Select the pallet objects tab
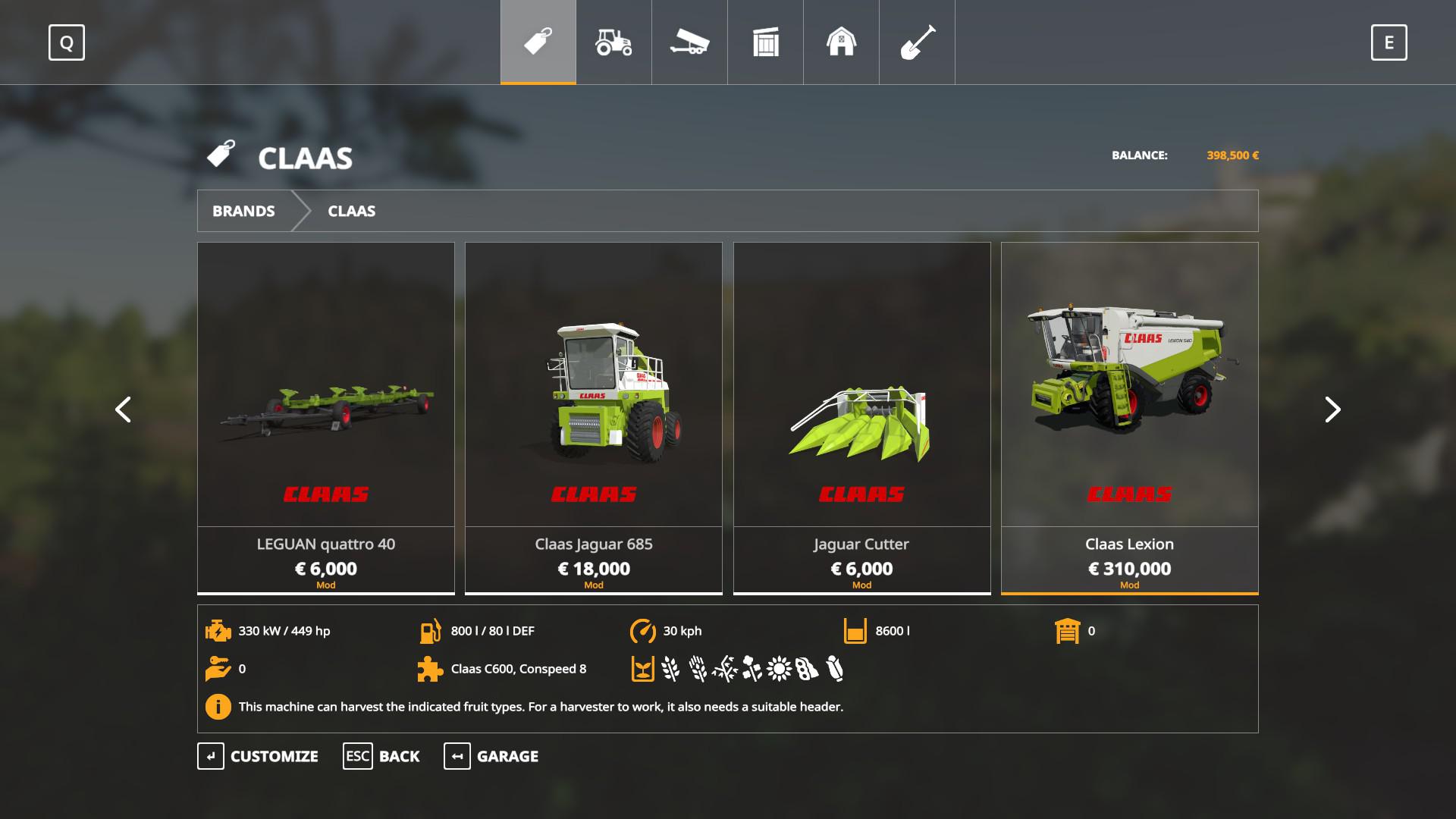The width and height of the screenshot is (1456, 819). pos(765,42)
